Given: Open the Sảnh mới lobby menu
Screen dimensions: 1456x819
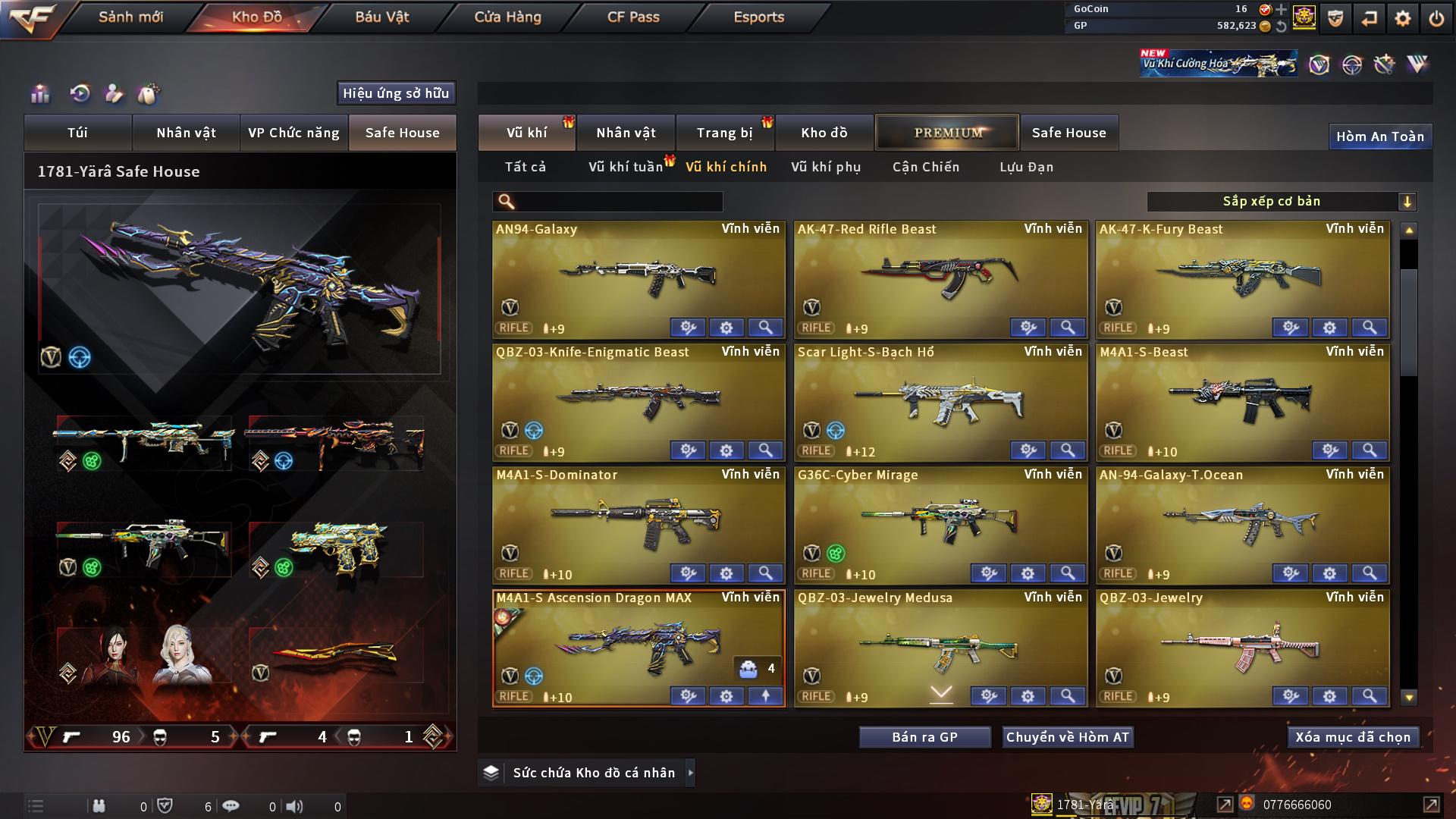Looking at the screenshot, I should 130,17.
